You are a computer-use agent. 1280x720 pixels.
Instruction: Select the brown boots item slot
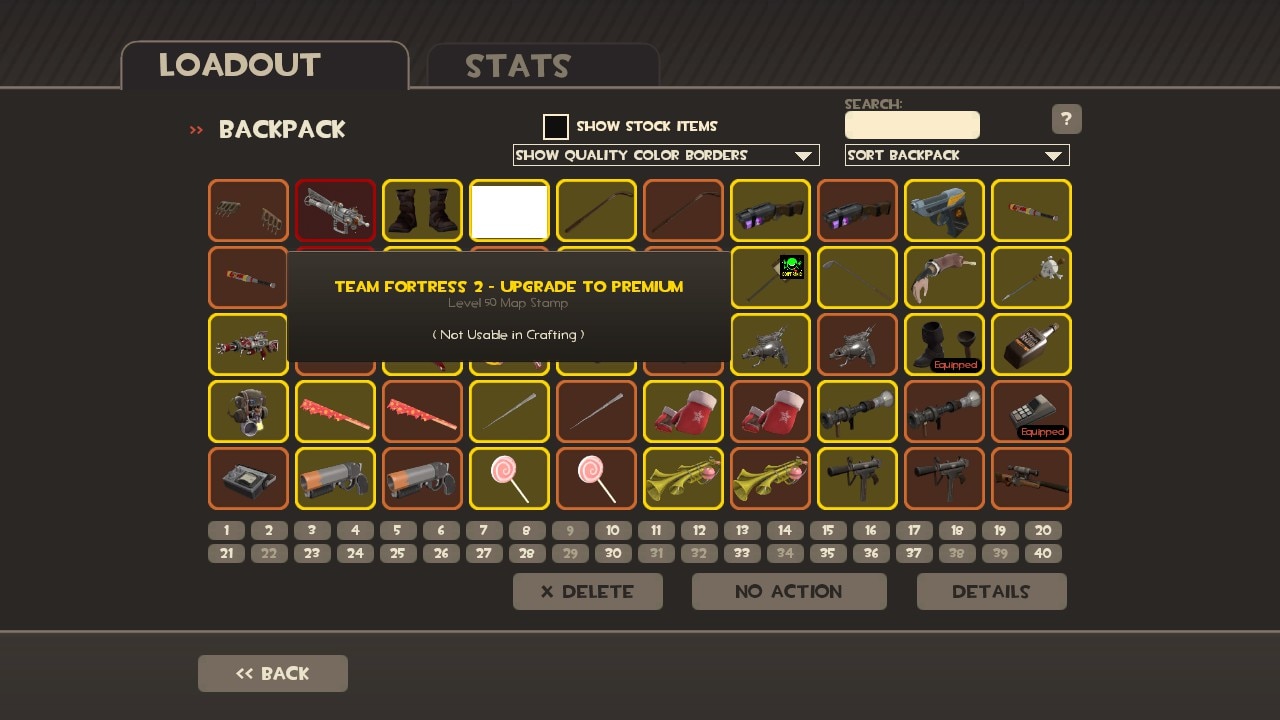click(422, 210)
